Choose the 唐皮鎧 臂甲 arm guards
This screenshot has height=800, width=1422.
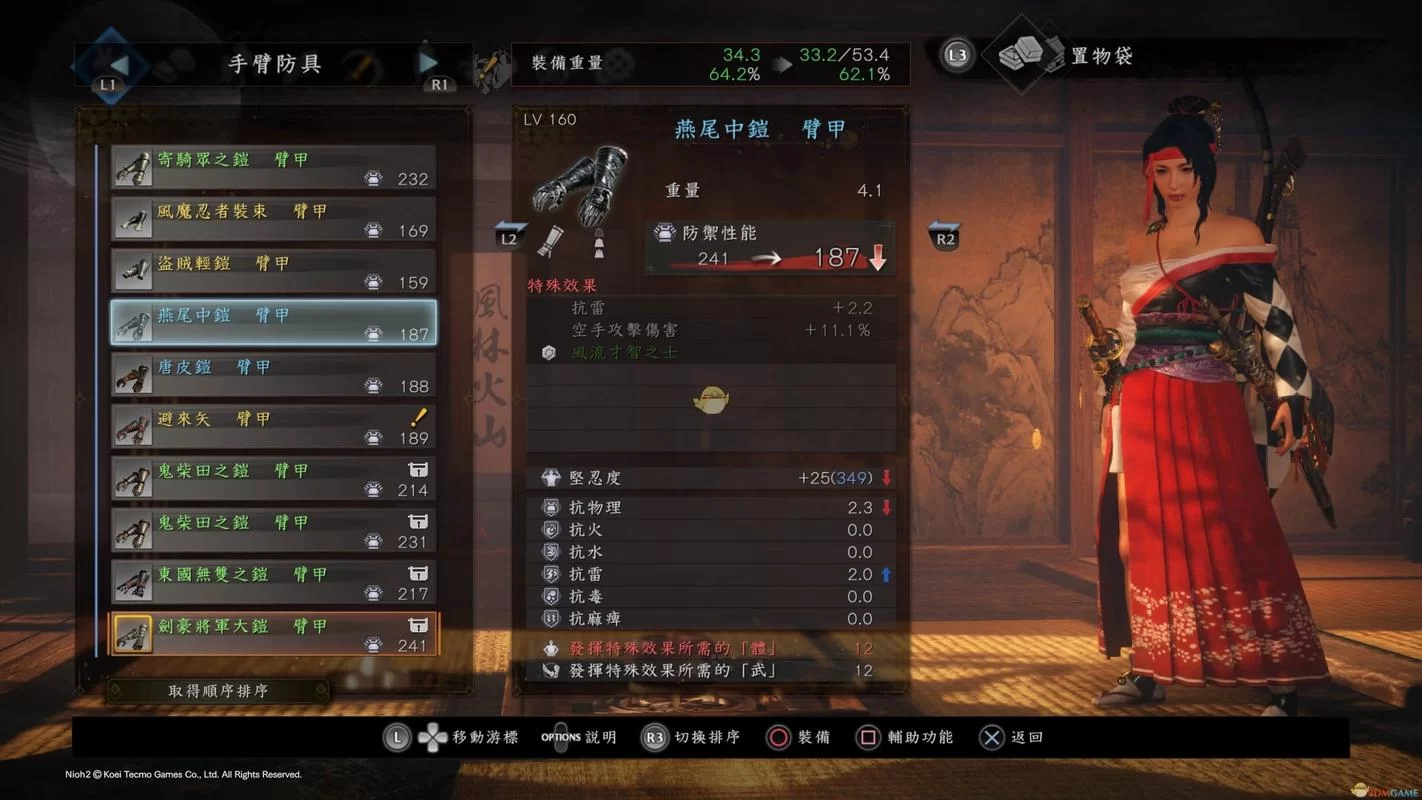tap(273, 375)
